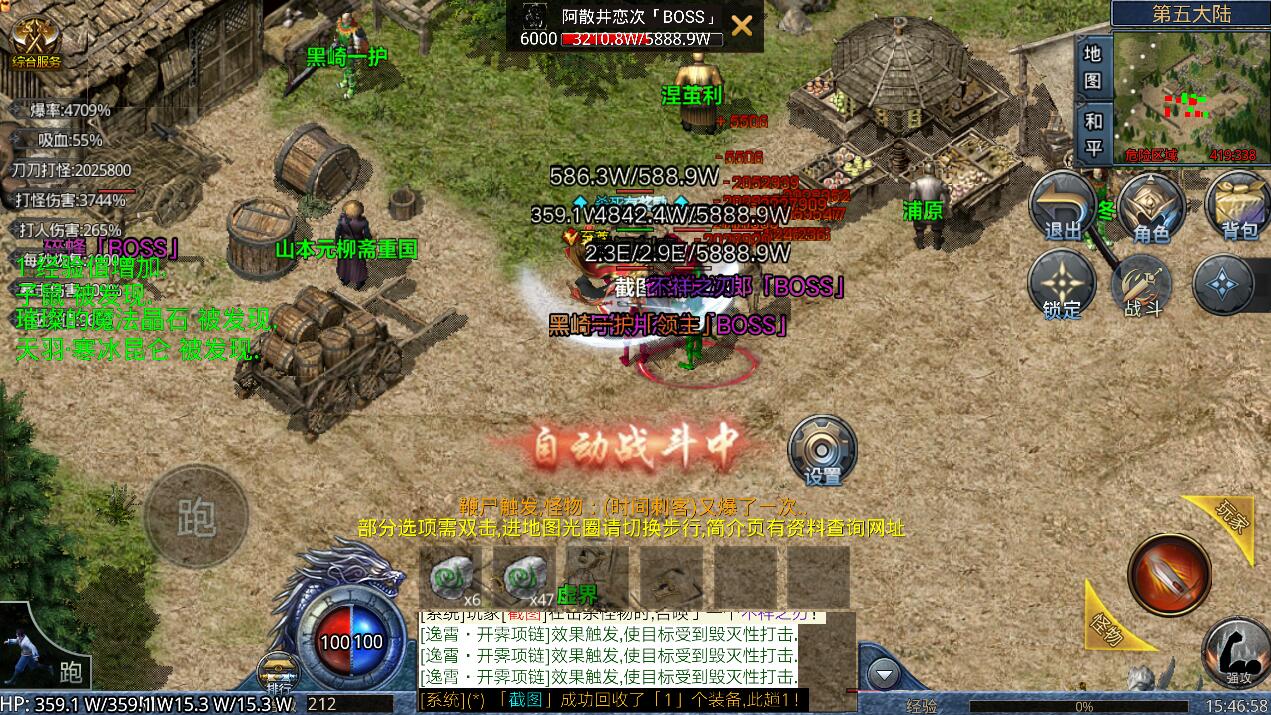Viewport: 1271px width, 715px height.
Task: Close the boss target panel
Action: pos(742,26)
